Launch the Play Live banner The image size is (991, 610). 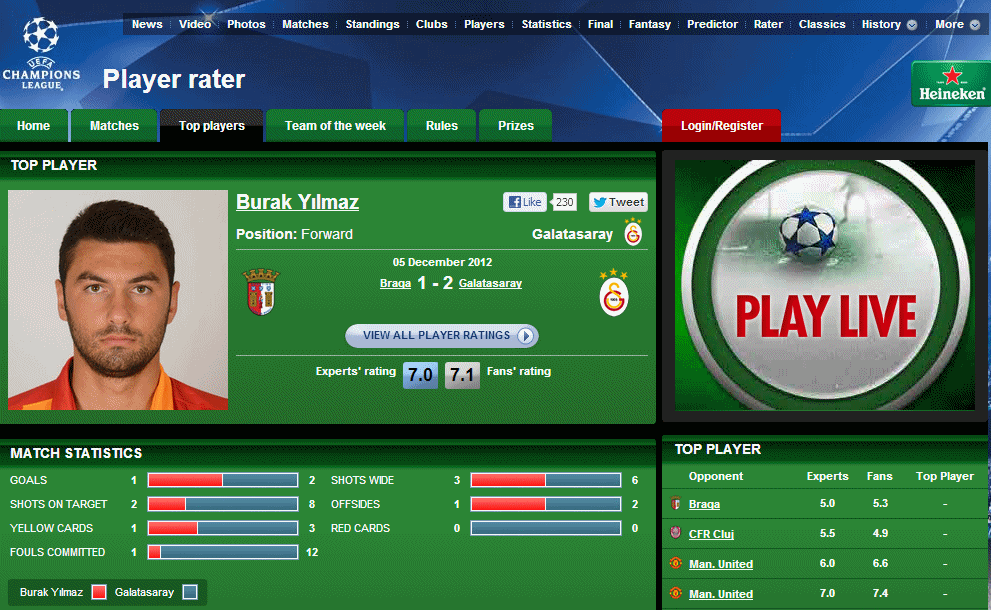coord(824,285)
